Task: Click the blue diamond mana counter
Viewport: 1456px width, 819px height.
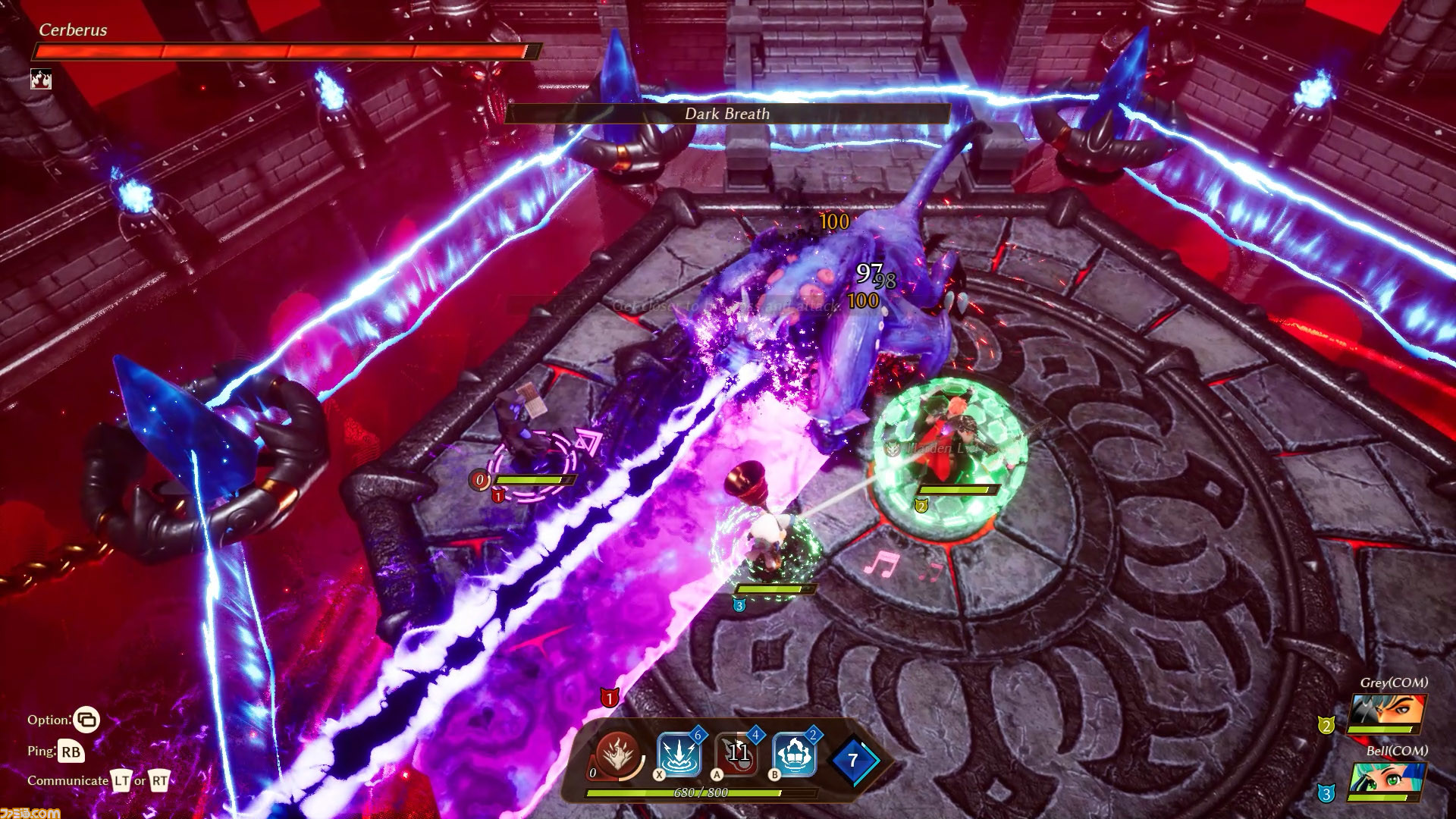Action: pos(853,760)
